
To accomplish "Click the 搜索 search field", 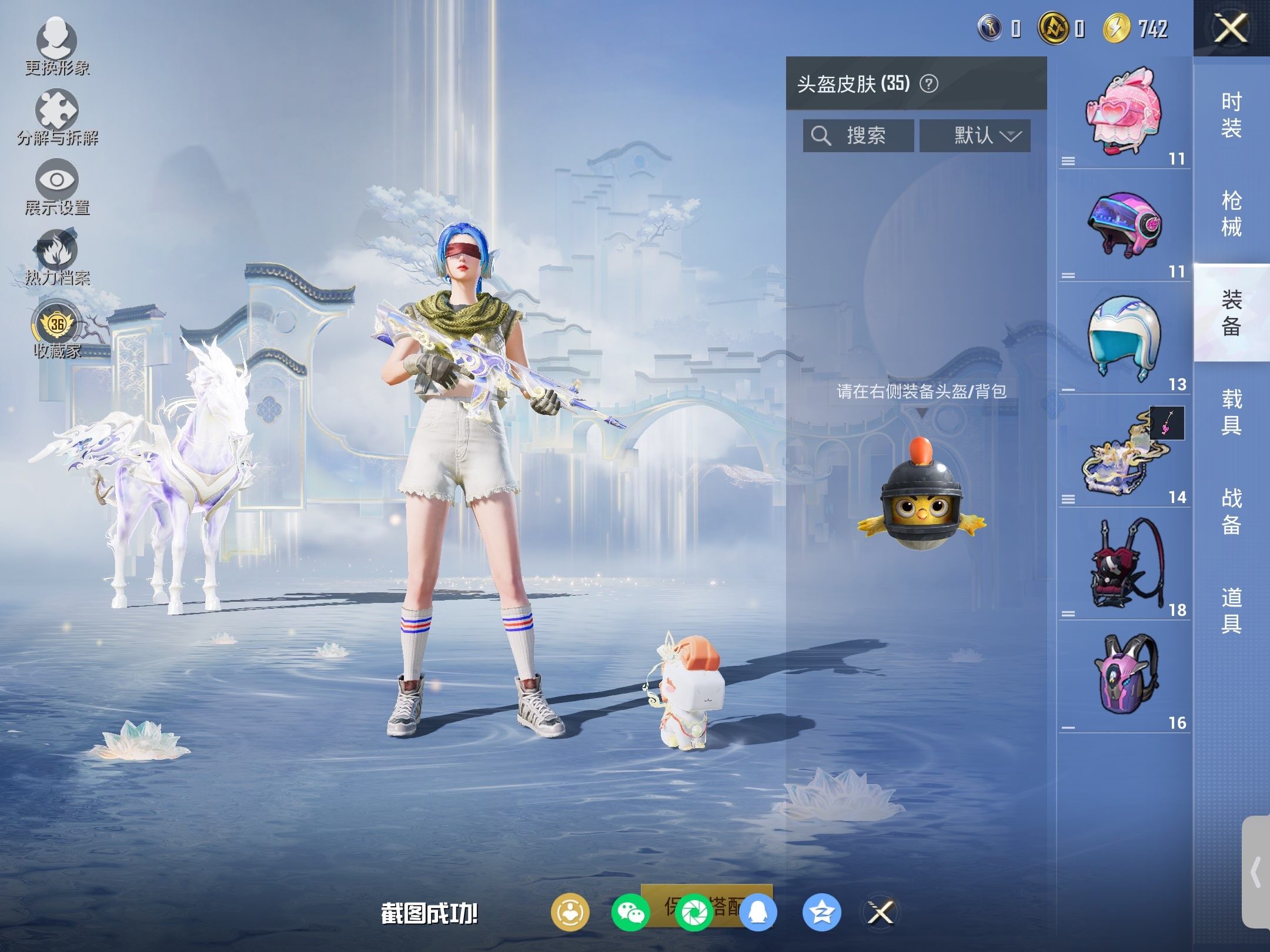I will pos(858,136).
